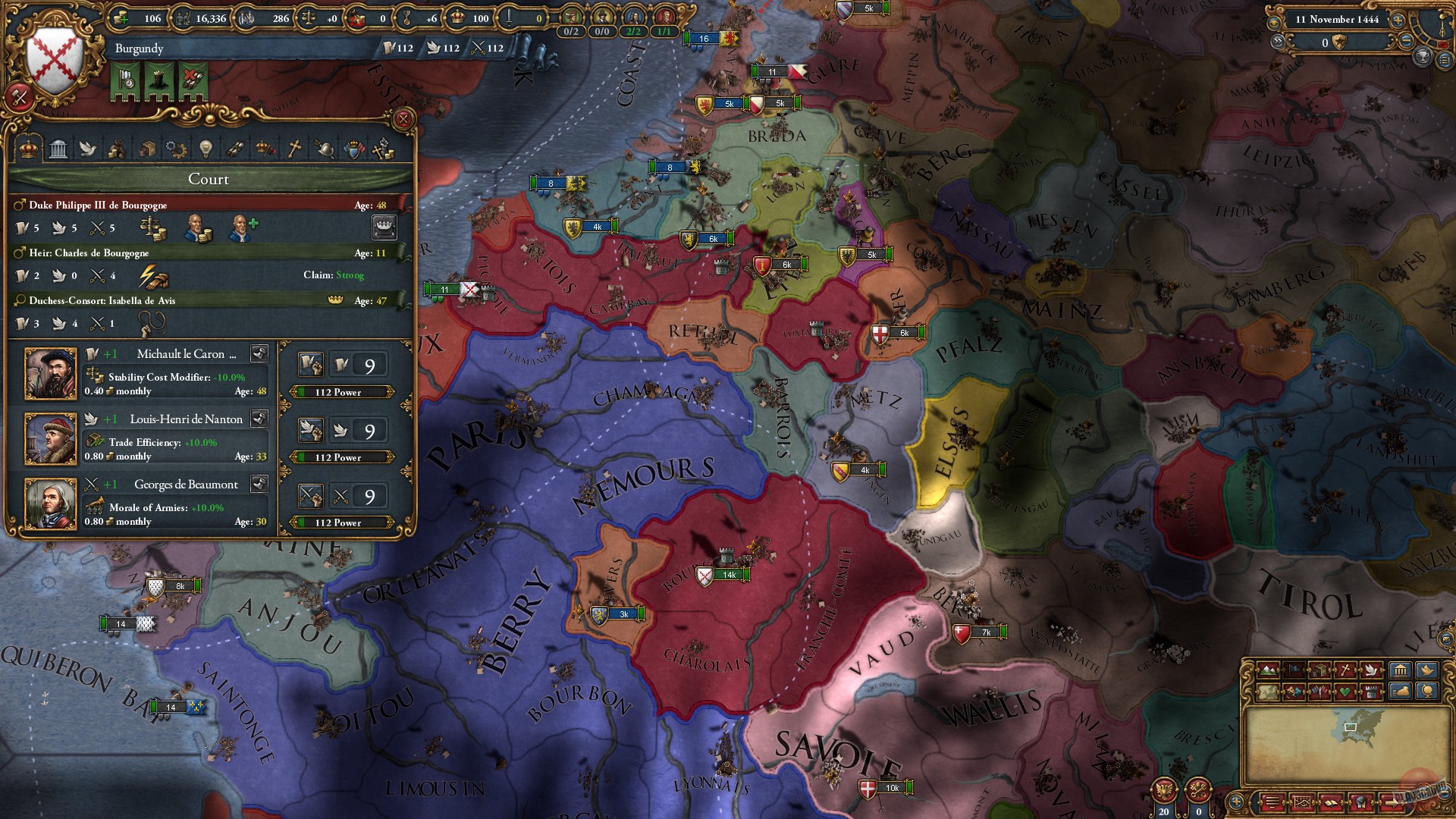Viewport: 1456px width, 819px height.
Task: Increase game speed with the plus arrow
Action: click(1398, 20)
